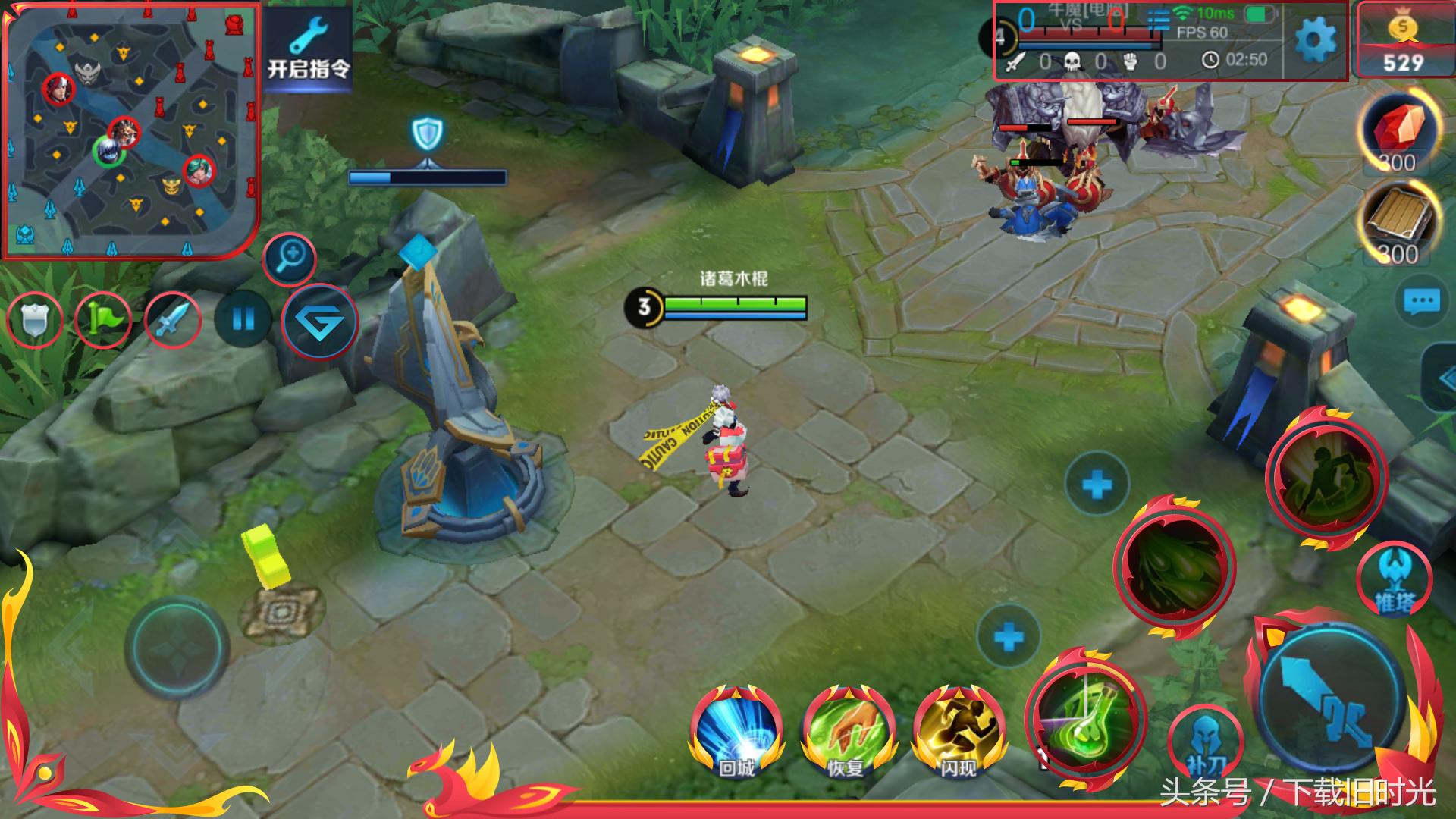Tap the round G logo button

(x=319, y=322)
